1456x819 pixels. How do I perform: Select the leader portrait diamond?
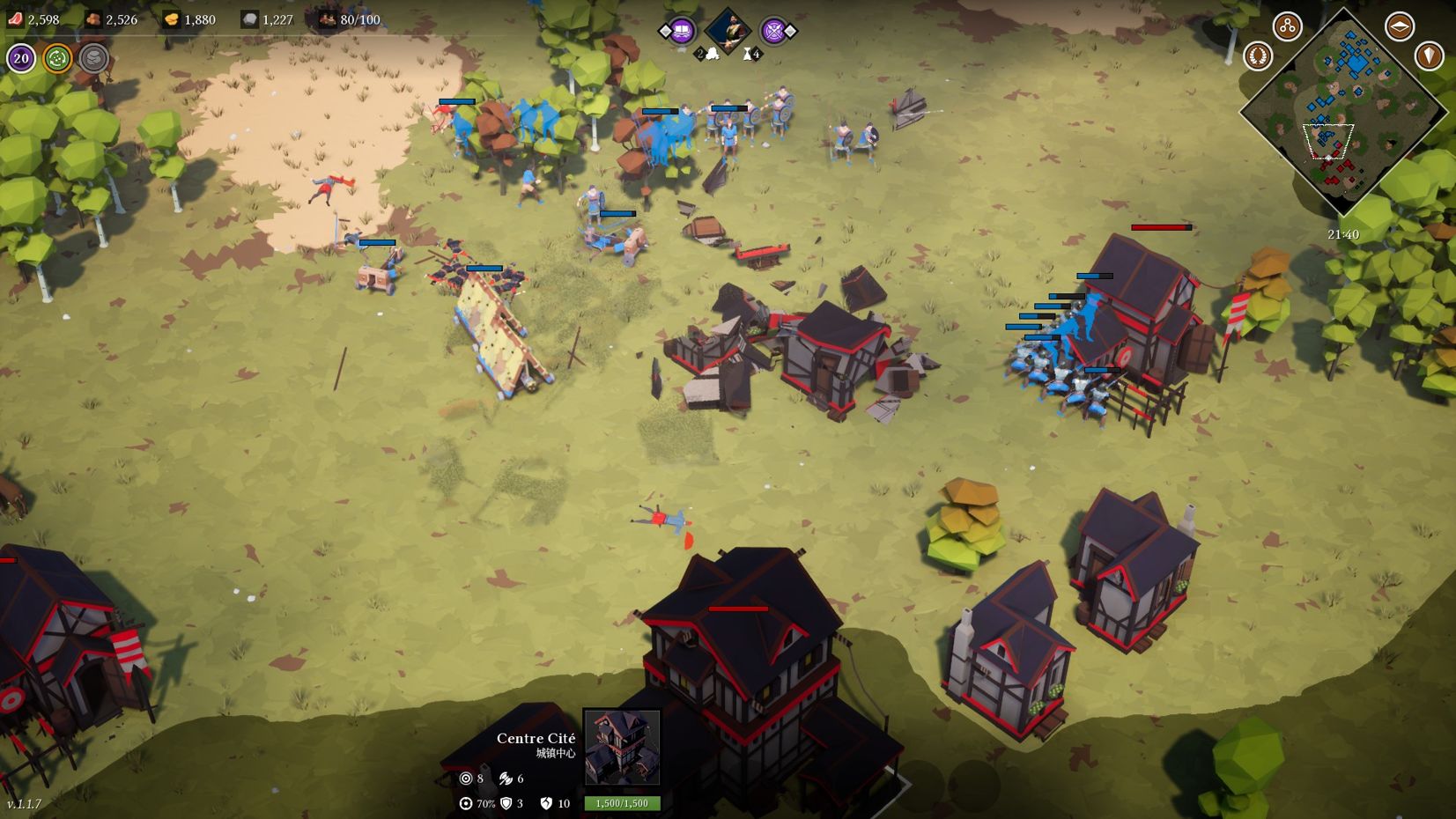tap(728, 31)
